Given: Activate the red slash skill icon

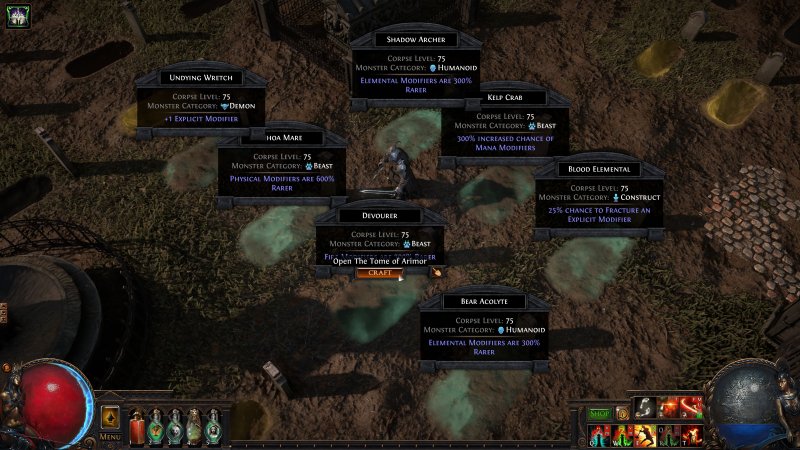Looking at the screenshot, I should coord(691,408).
